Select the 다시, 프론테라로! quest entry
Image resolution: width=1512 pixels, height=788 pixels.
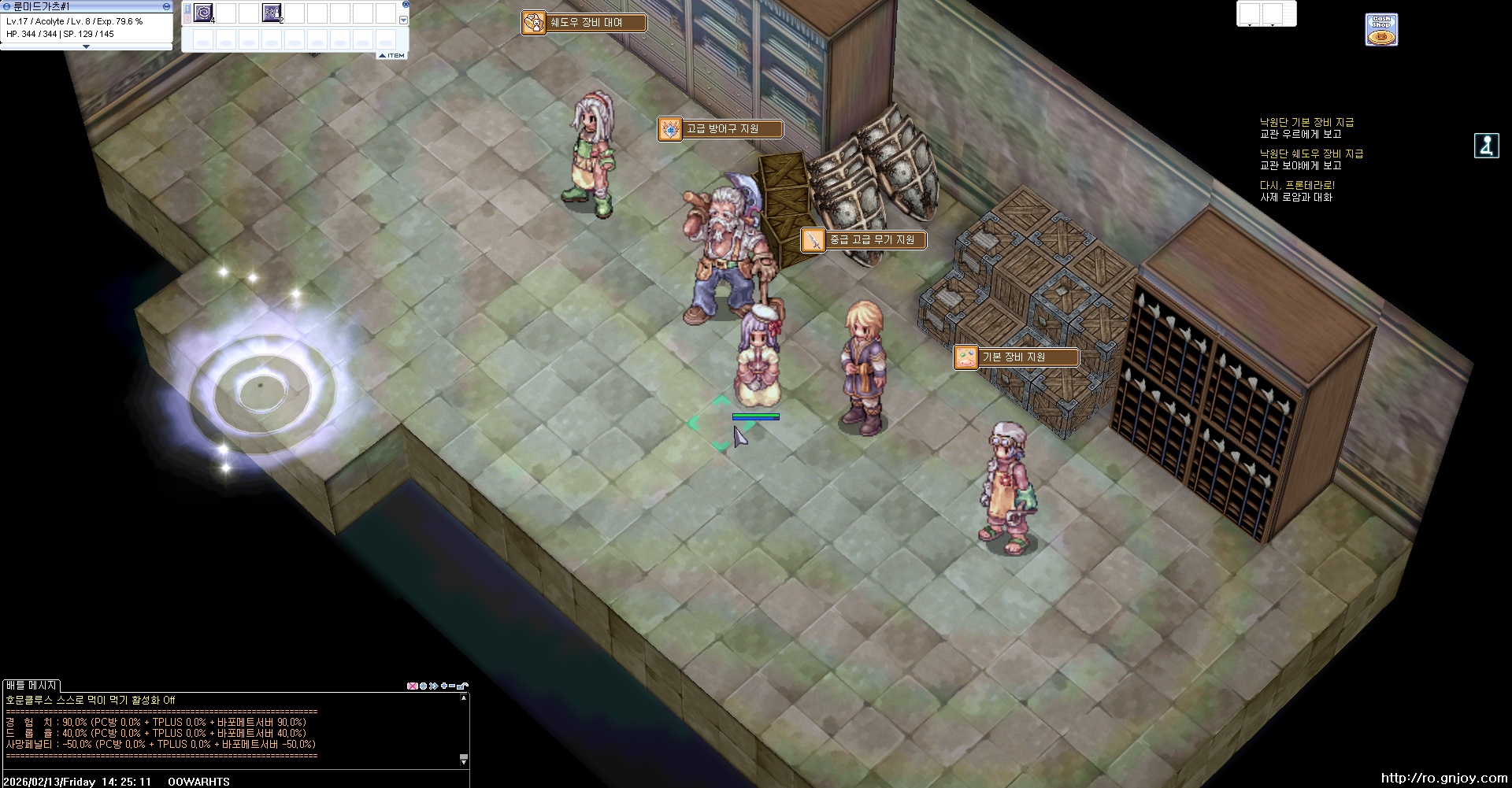click(1297, 186)
